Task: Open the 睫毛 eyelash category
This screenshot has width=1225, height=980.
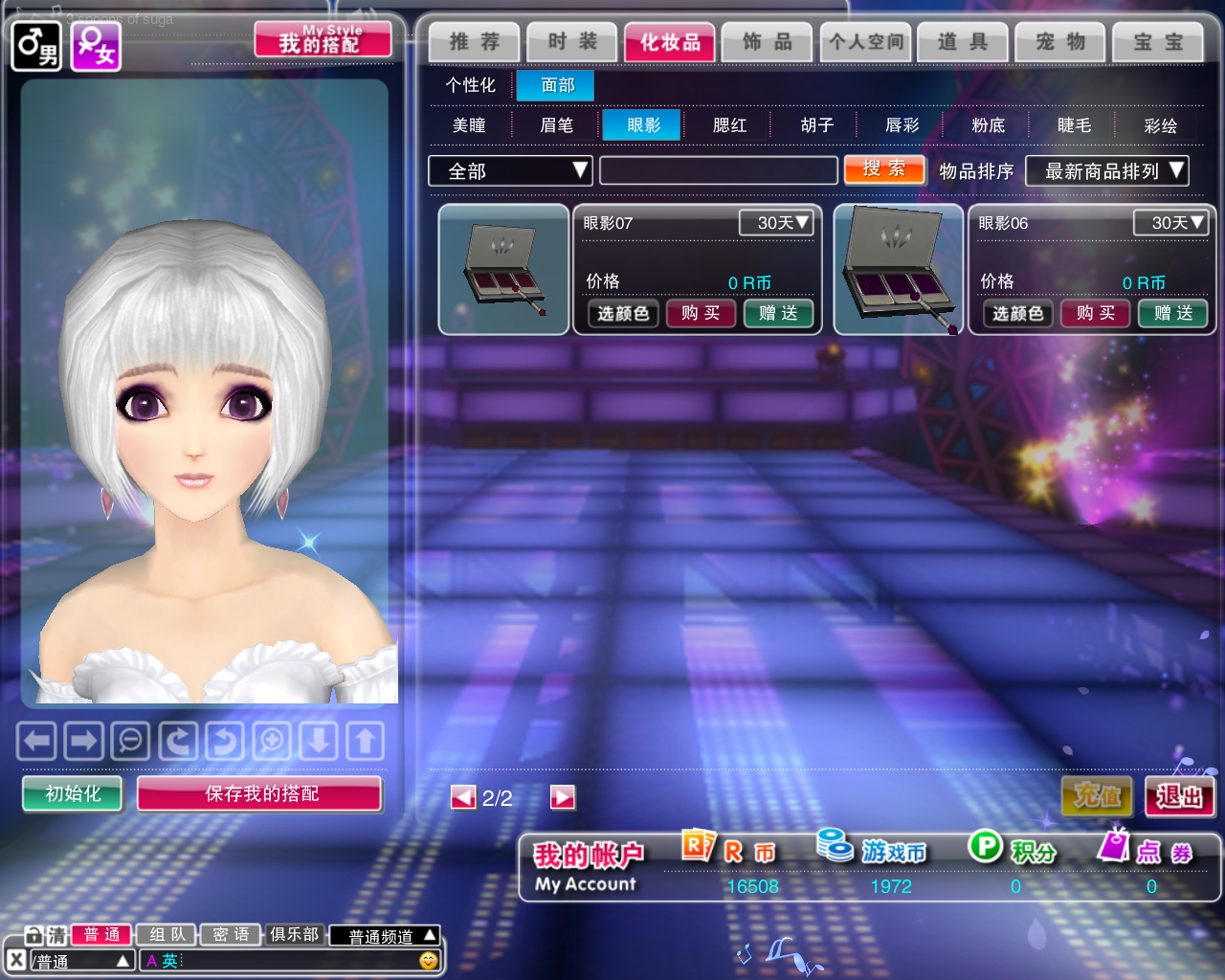Action: coord(1074,125)
